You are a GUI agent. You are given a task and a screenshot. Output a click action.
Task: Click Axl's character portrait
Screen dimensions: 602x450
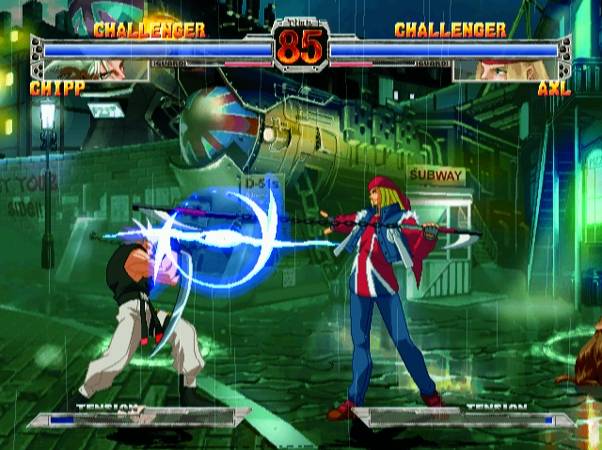coord(507,70)
